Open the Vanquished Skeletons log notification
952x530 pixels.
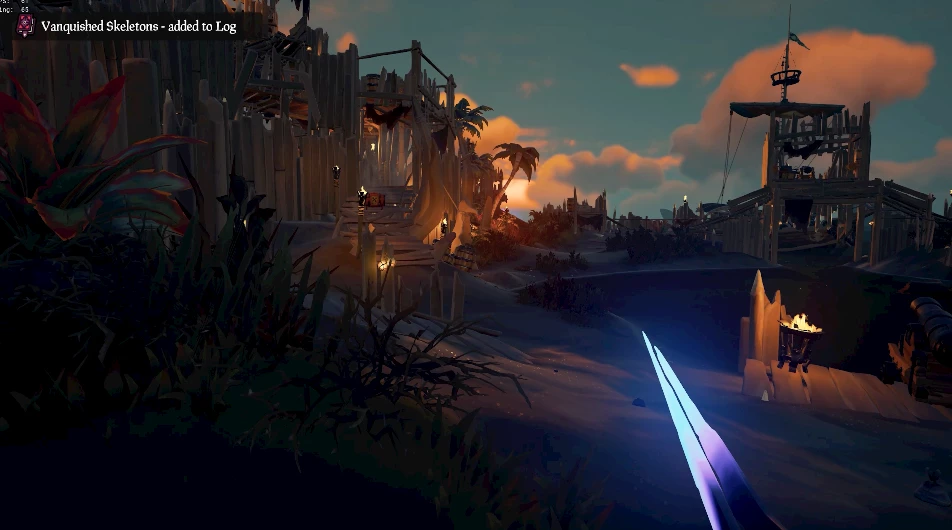point(137,27)
